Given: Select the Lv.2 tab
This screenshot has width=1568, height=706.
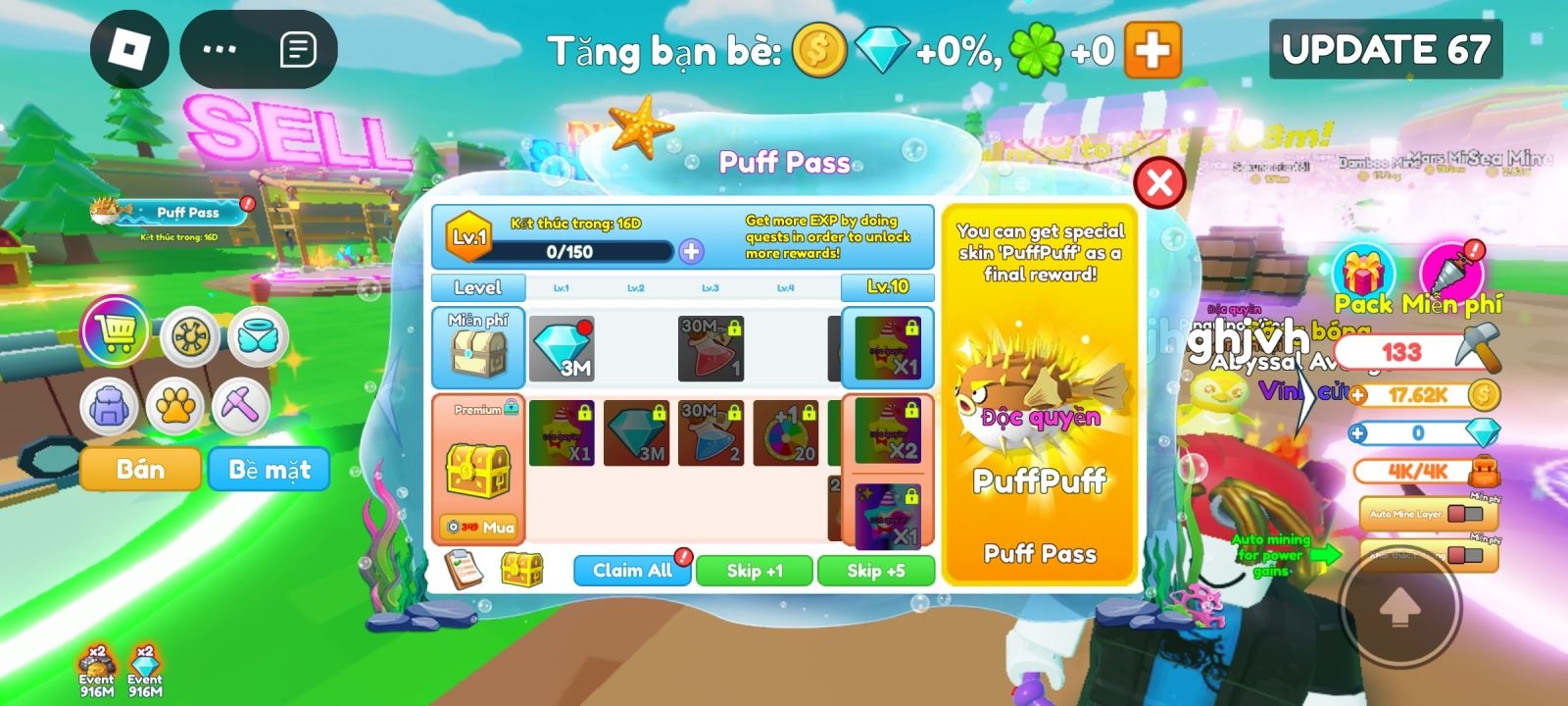Looking at the screenshot, I should pyautogui.click(x=638, y=287).
